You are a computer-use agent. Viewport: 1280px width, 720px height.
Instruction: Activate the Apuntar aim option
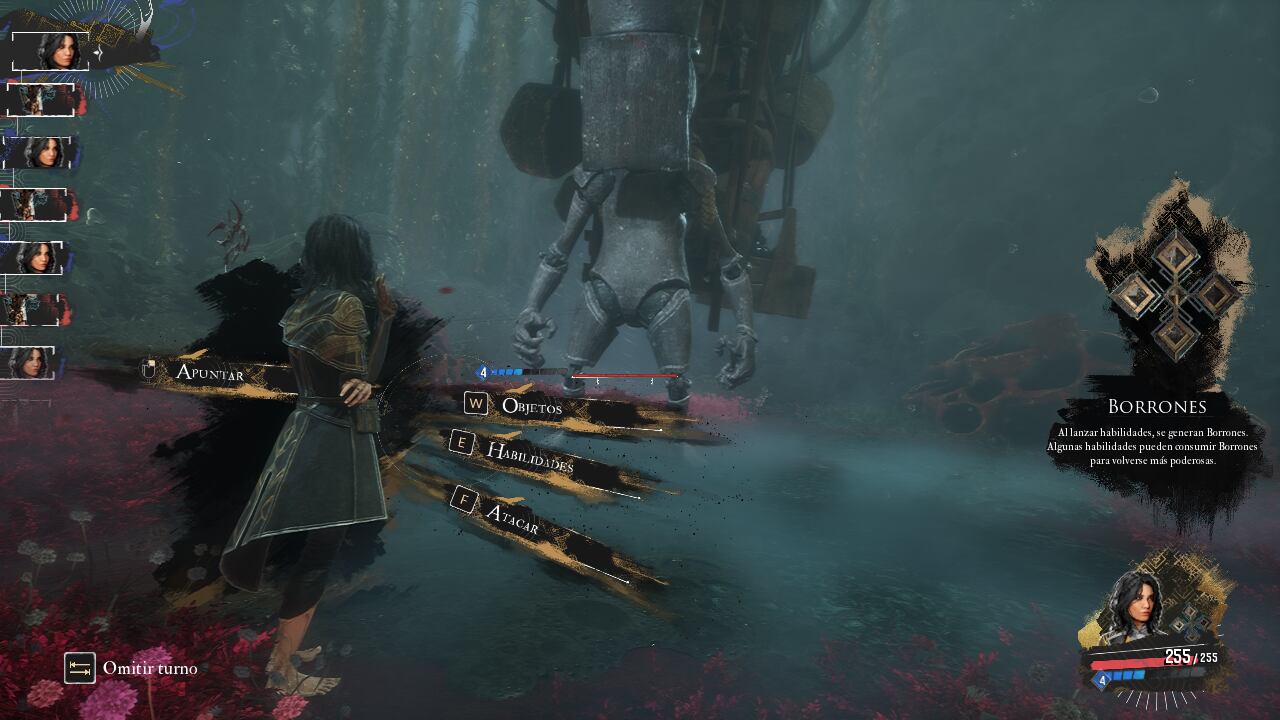tap(209, 372)
